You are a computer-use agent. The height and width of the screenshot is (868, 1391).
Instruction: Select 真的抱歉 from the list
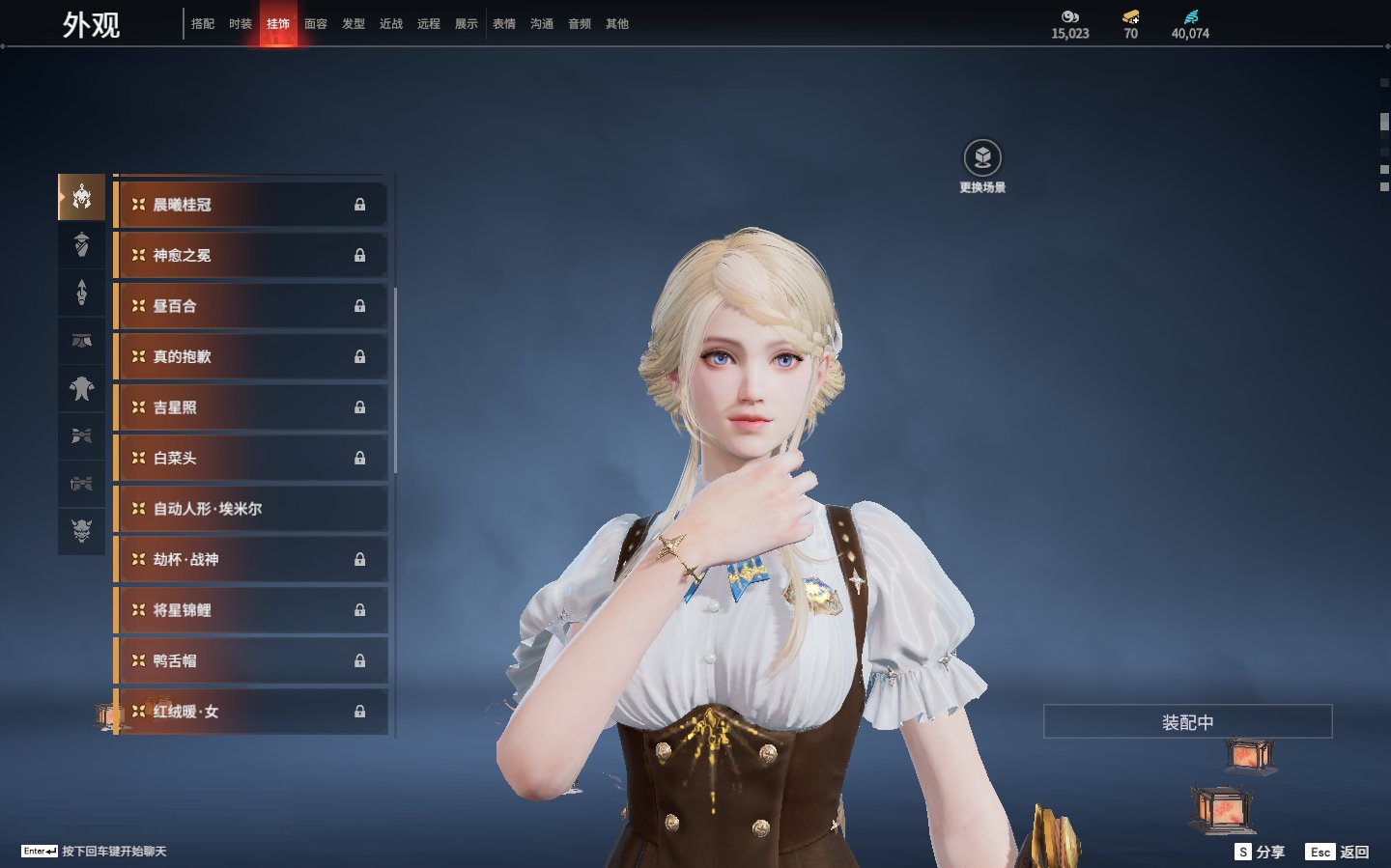coord(251,357)
